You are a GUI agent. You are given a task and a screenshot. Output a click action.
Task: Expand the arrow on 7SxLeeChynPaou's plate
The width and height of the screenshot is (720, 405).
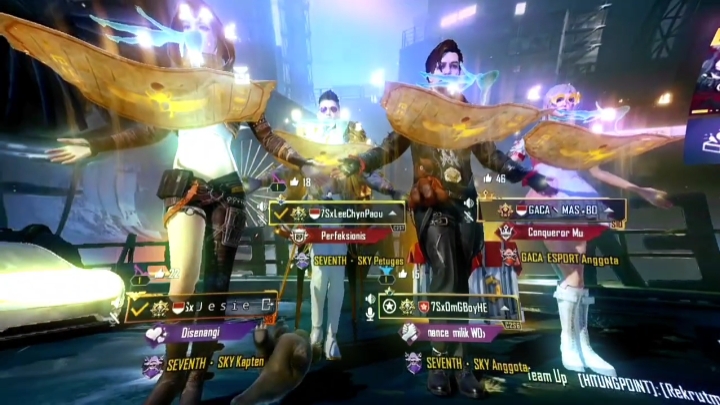click(395, 213)
